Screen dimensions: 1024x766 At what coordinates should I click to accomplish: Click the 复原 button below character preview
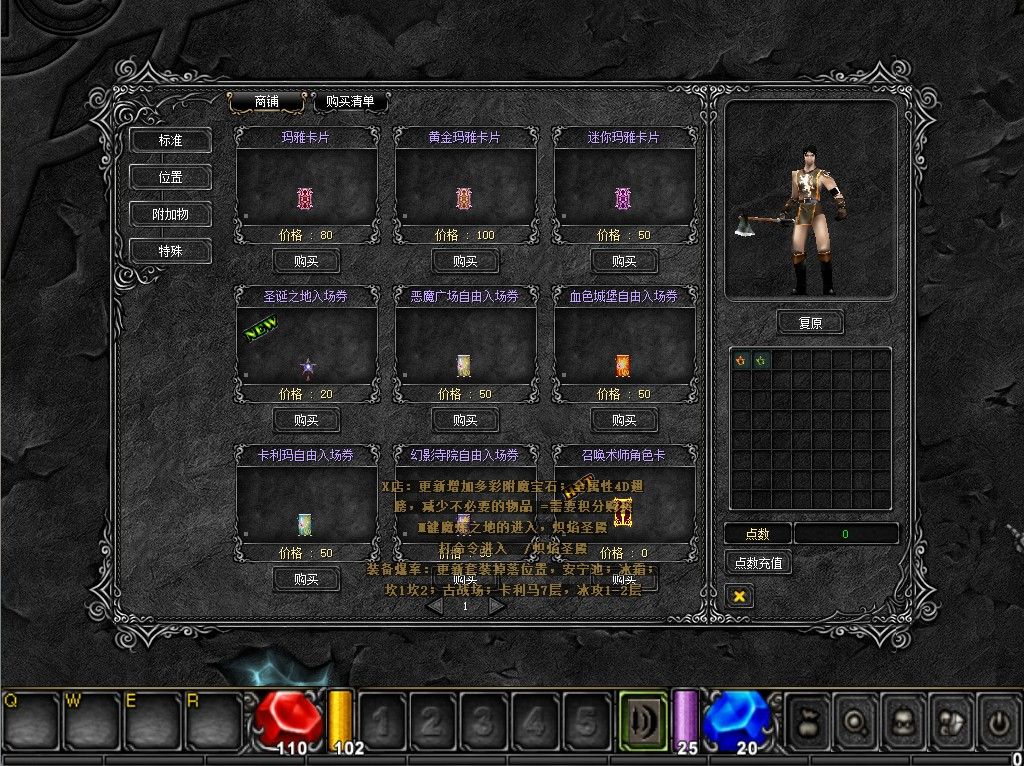pos(810,323)
